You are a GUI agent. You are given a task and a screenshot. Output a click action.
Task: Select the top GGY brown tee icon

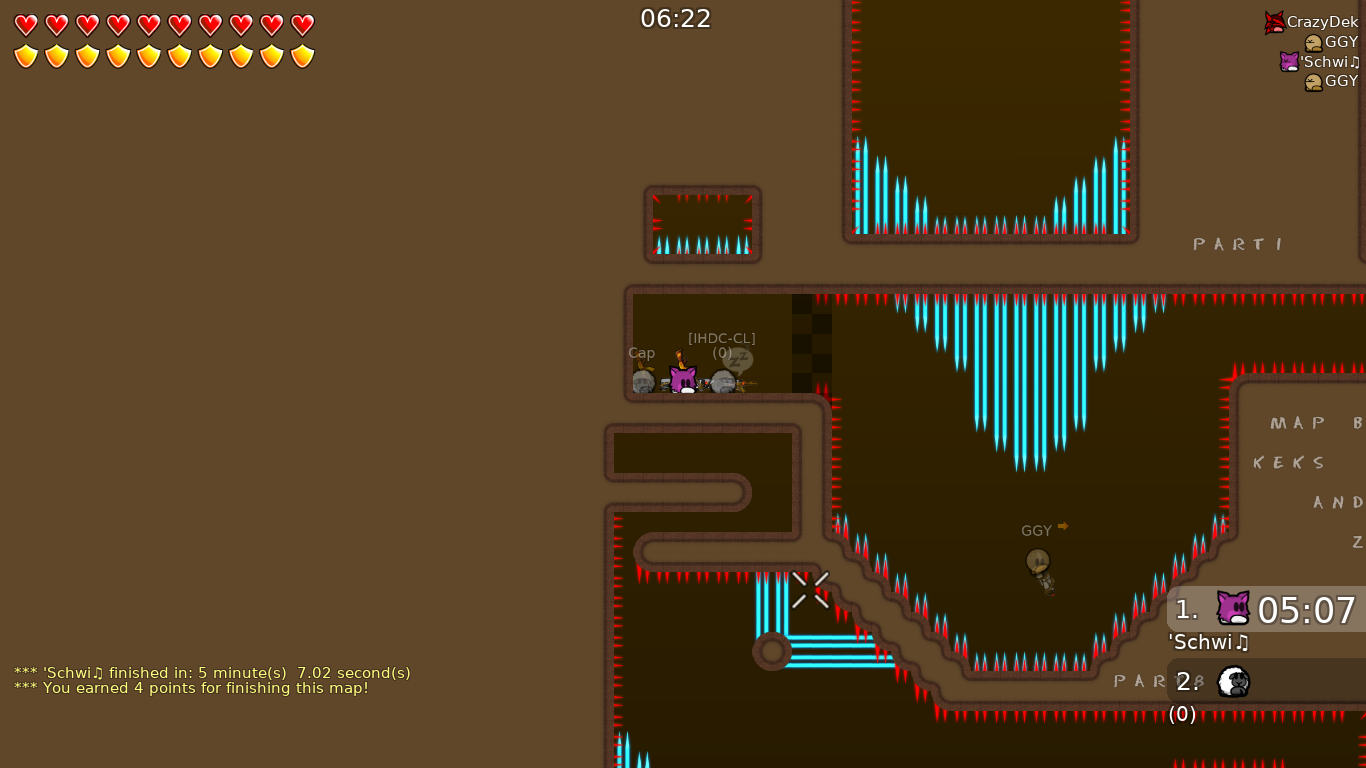[x=1315, y=41]
